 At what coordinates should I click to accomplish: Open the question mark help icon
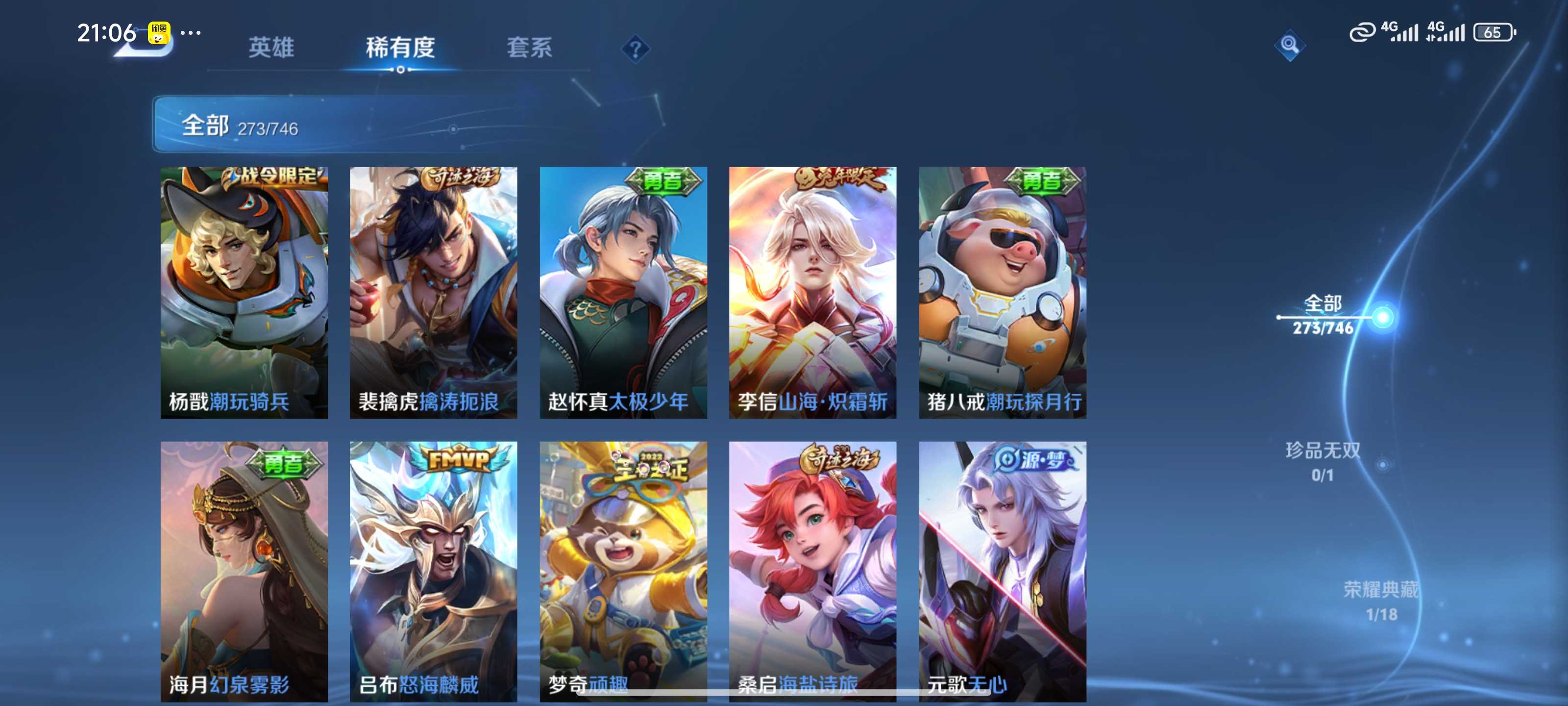click(x=635, y=49)
